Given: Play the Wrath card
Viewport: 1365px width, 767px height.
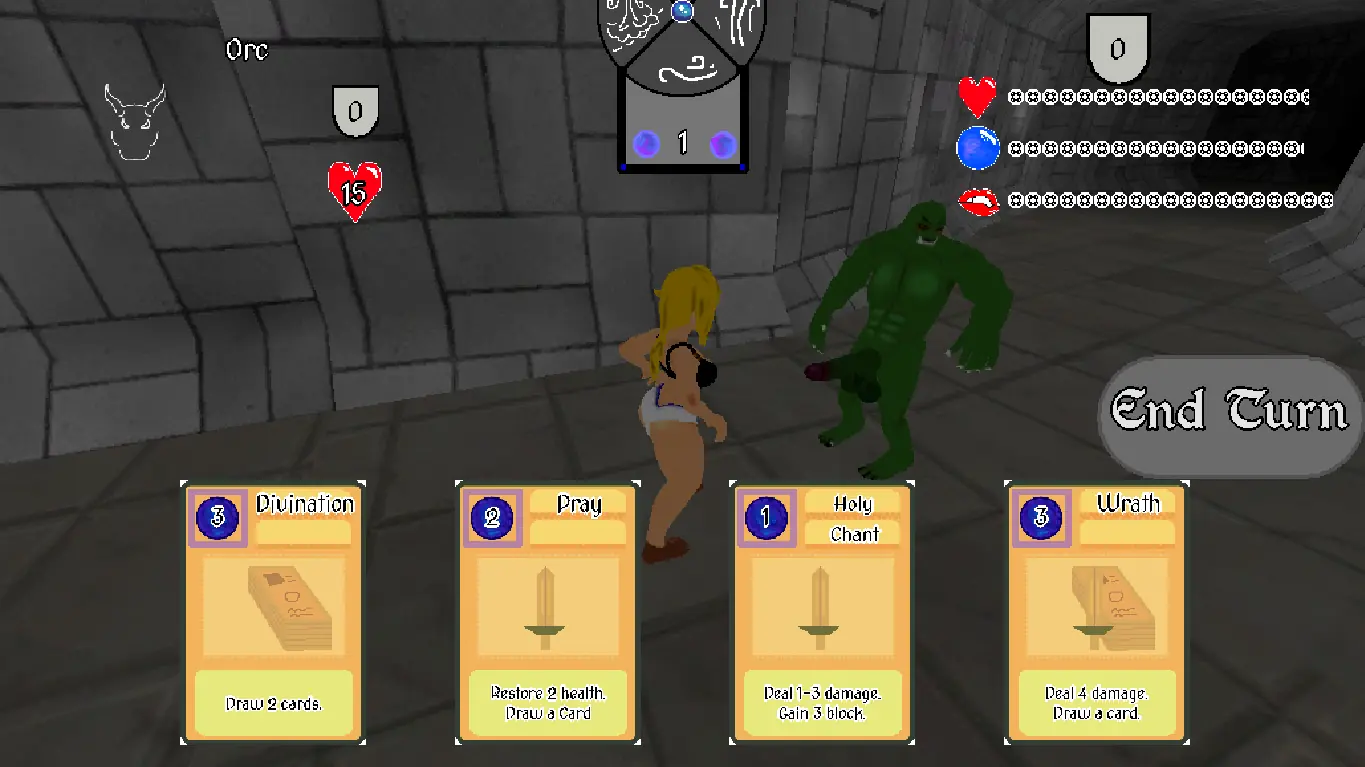Looking at the screenshot, I should pyautogui.click(x=1097, y=612).
